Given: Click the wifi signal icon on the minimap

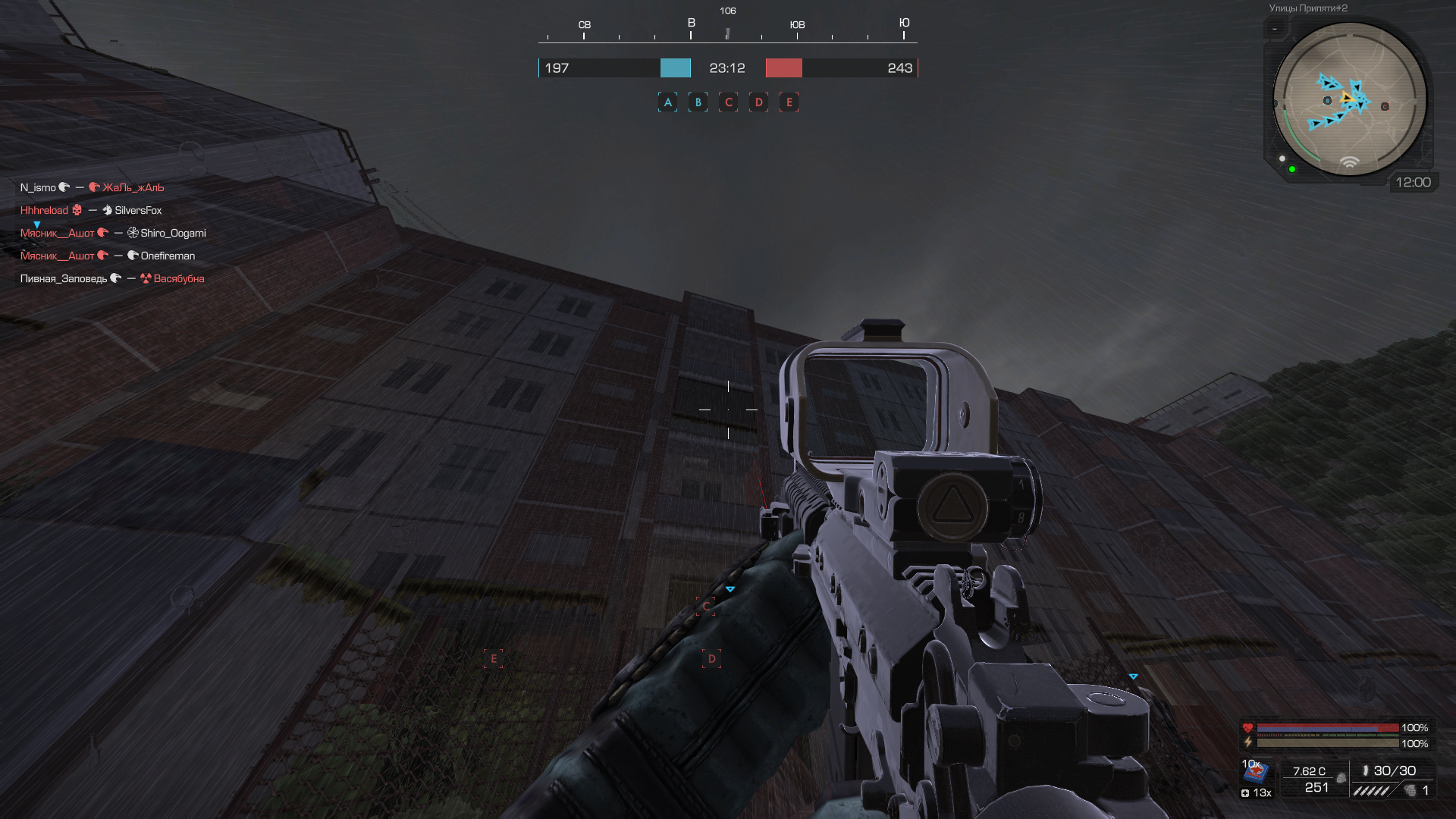Looking at the screenshot, I should (x=1349, y=162).
